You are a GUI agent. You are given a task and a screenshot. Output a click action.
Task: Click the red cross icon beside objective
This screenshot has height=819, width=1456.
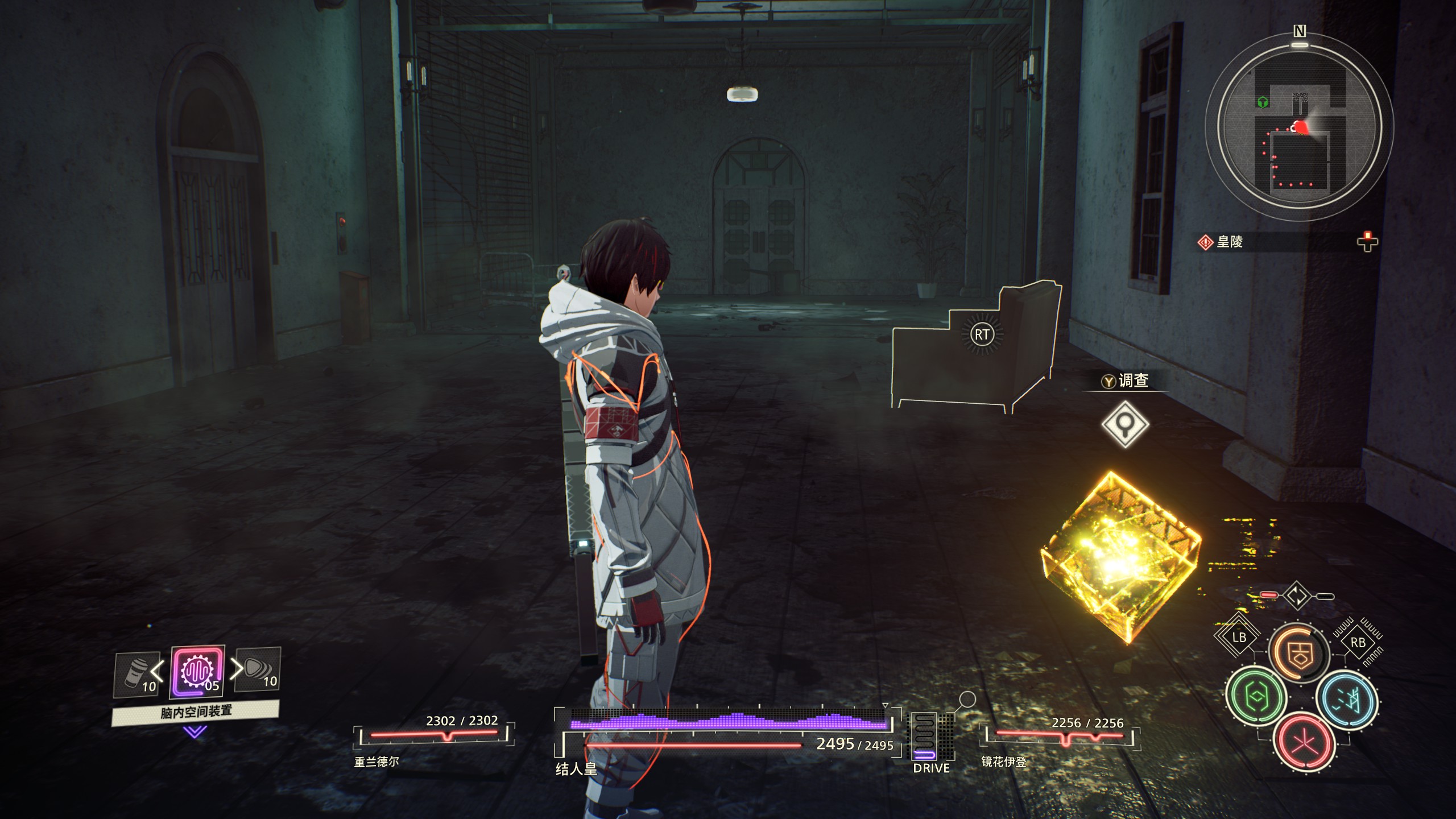pyautogui.click(x=1367, y=242)
